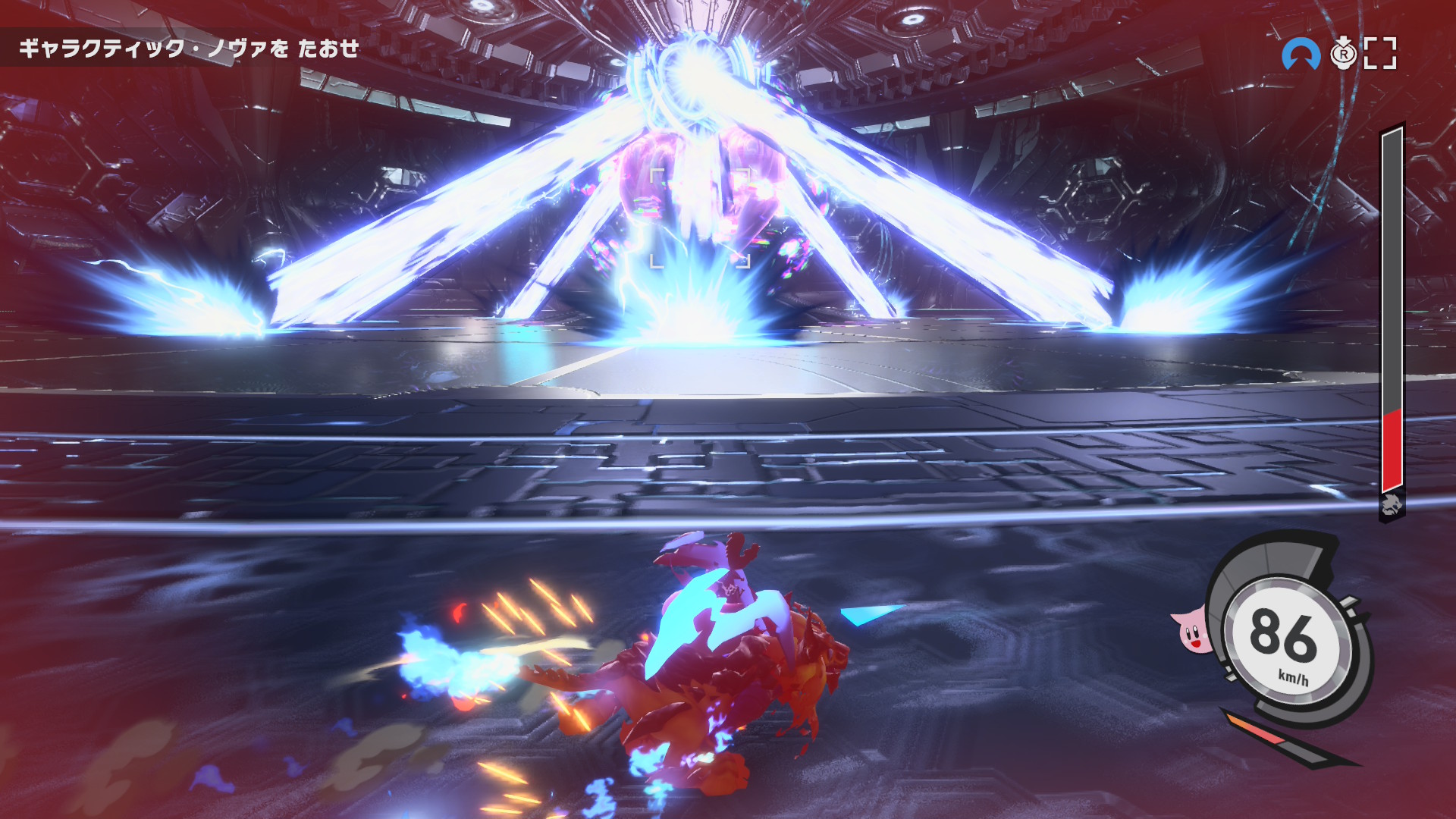The height and width of the screenshot is (819, 1456).
Task: Toggle the white bracket lock-on icon
Action: [1380, 54]
